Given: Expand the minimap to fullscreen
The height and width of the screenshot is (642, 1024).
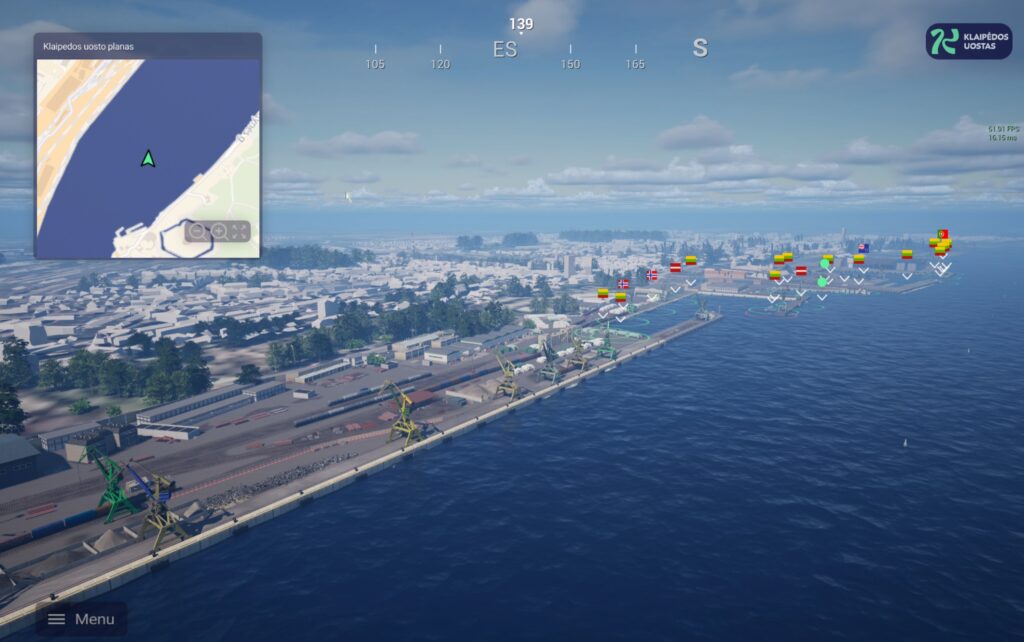Looking at the screenshot, I should point(239,231).
